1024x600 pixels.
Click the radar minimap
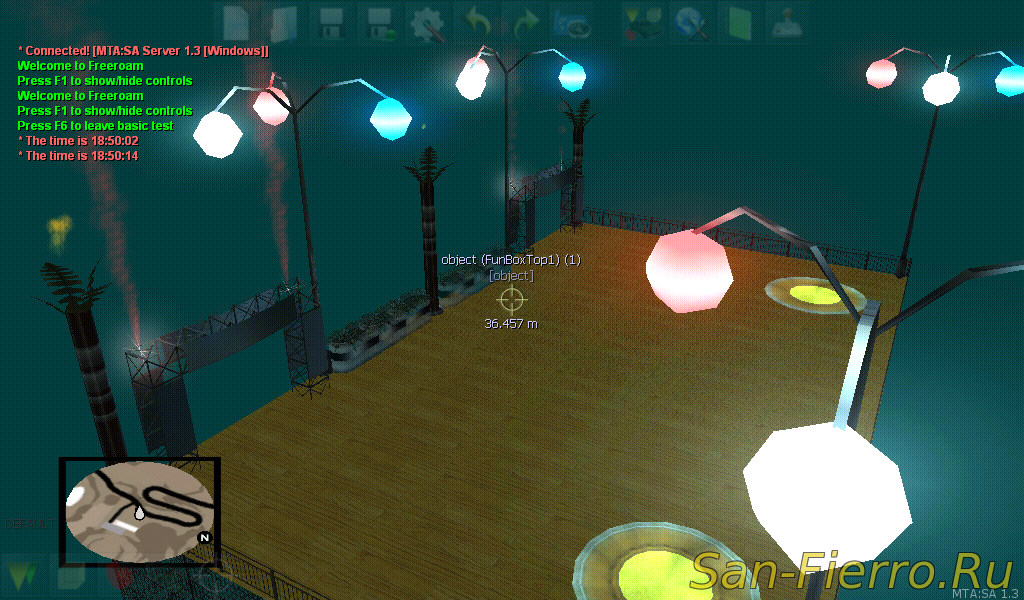coord(139,510)
